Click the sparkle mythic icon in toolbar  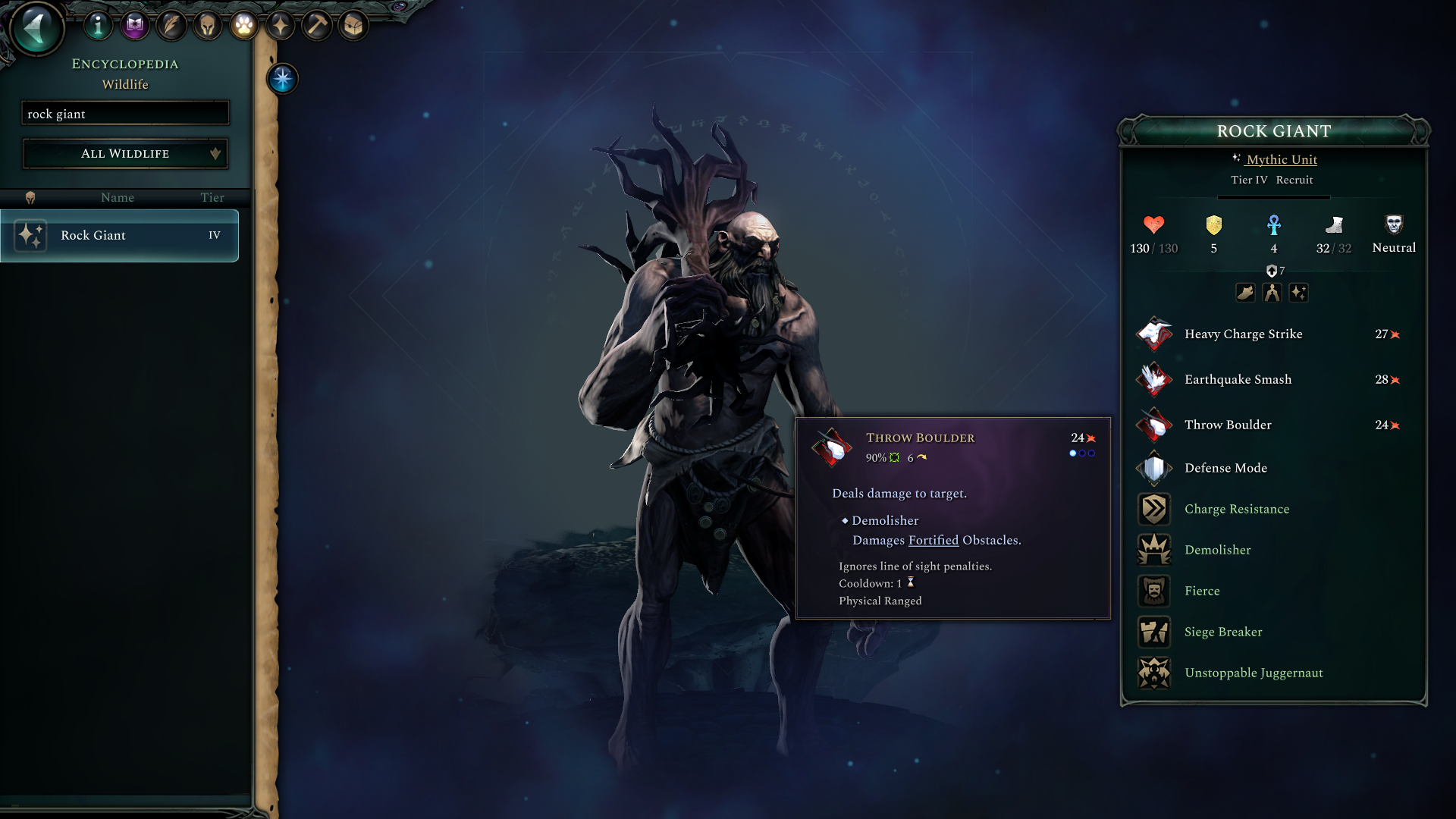tap(280, 25)
